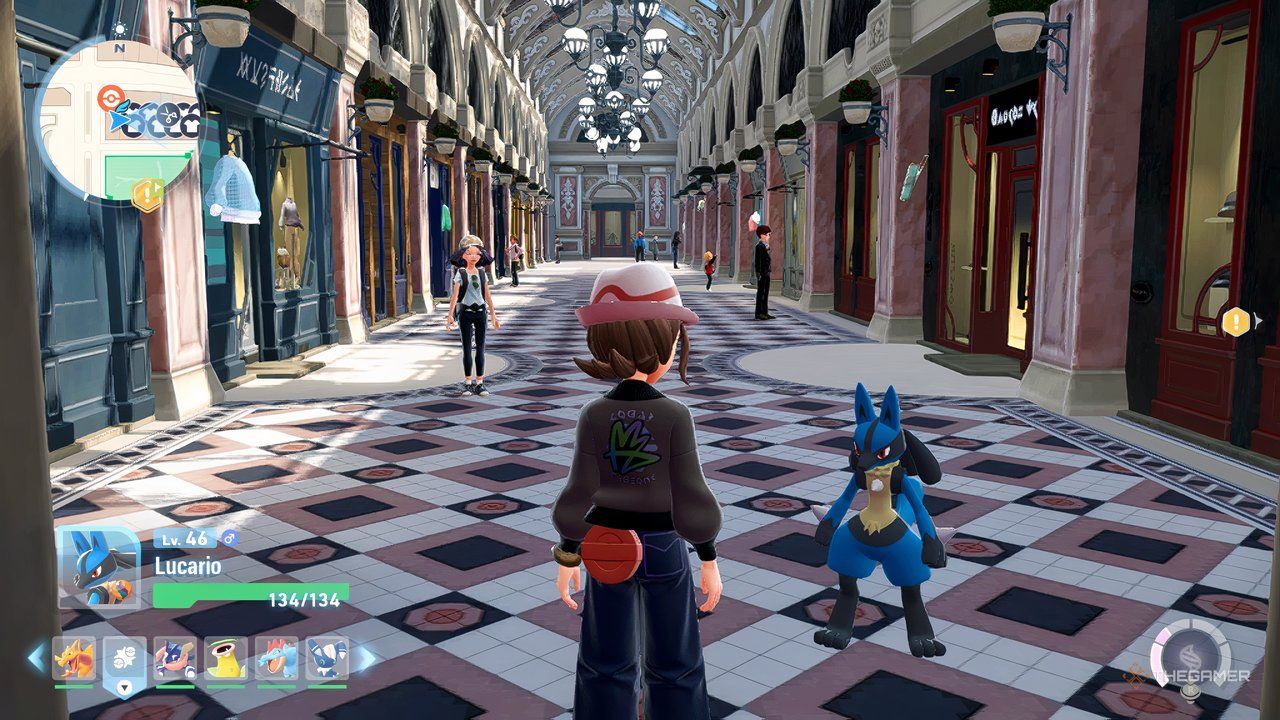
Task: Click the left arrow of the party bar
Action: [x=36, y=658]
